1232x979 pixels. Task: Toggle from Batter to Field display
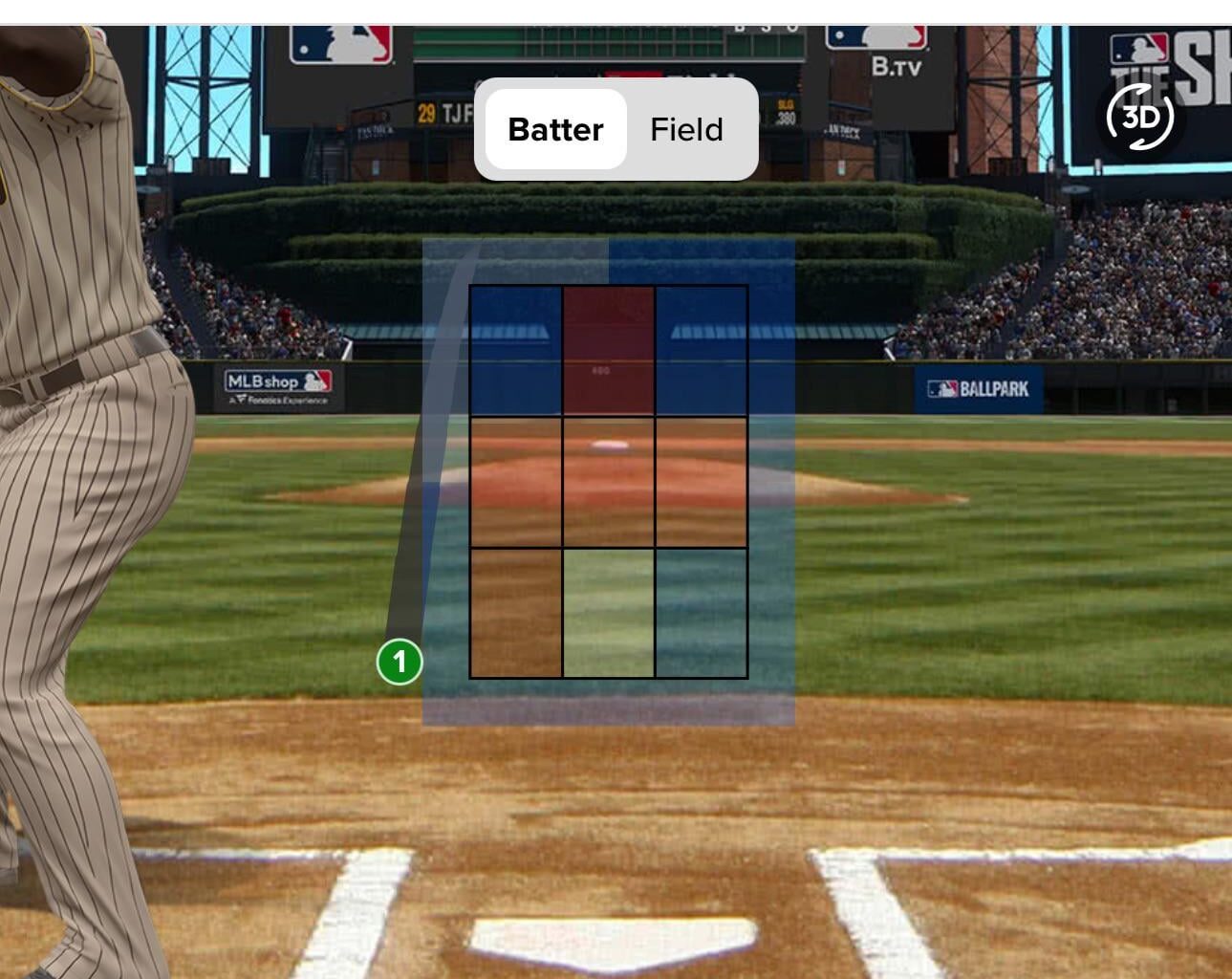684,129
